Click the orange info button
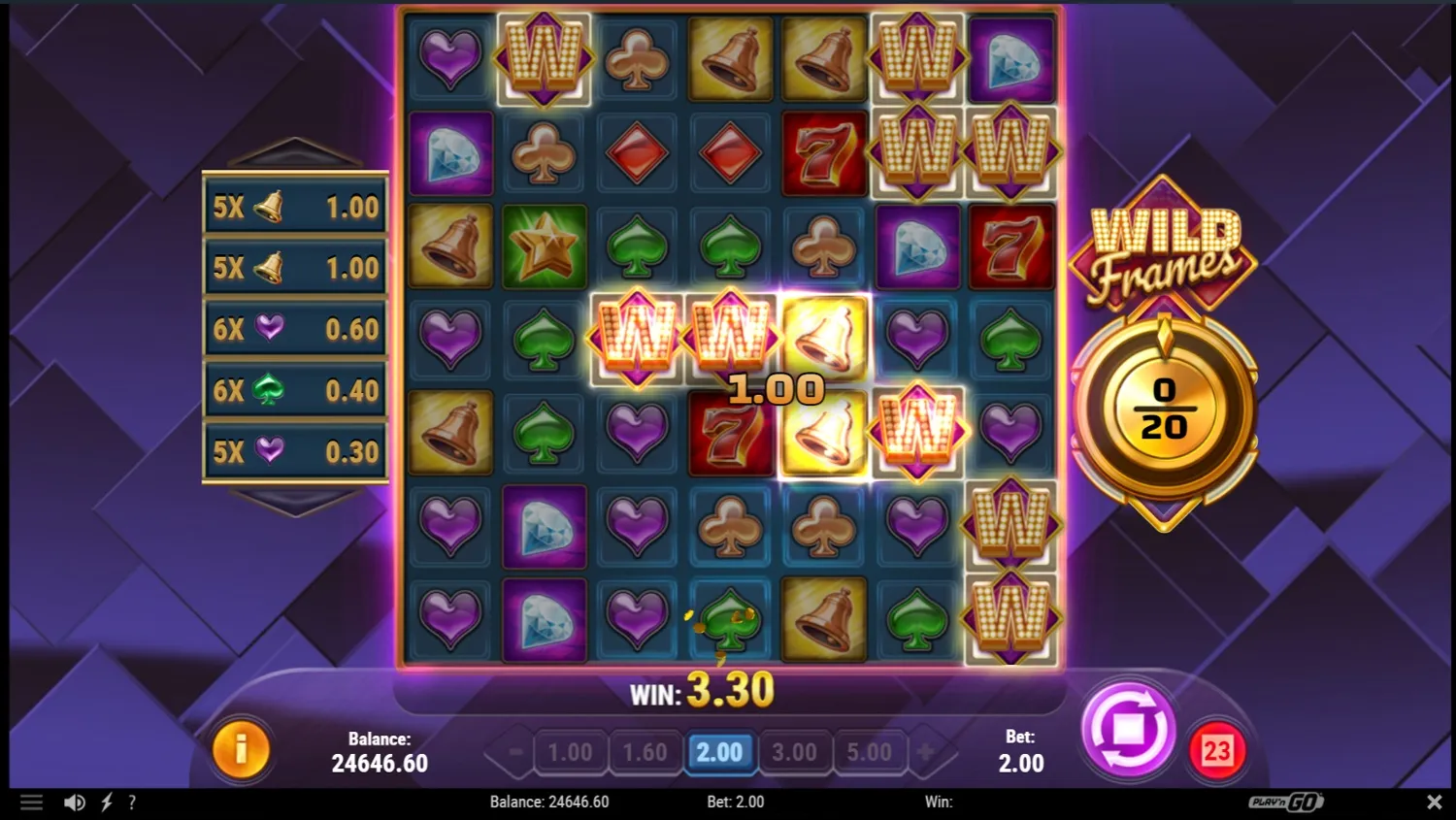Image resolution: width=1456 pixels, height=820 pixels. tap(242, 748)
